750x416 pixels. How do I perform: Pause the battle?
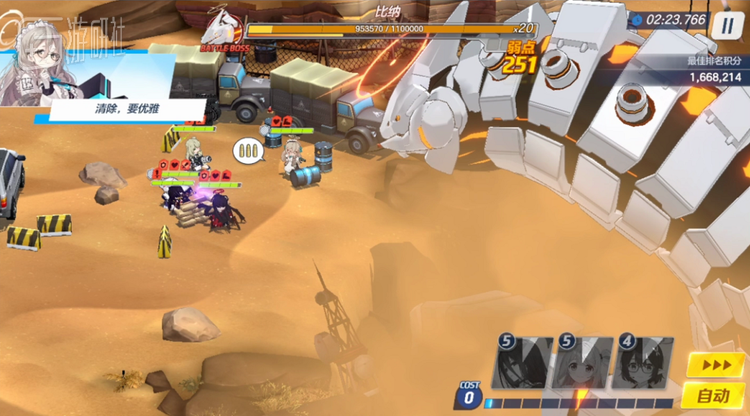tap(728, 23)
